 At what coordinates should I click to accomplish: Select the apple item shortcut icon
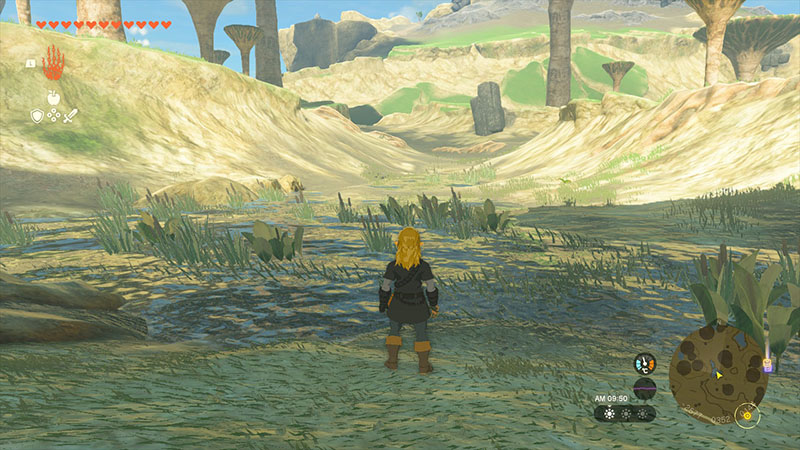tap(53, 98)
